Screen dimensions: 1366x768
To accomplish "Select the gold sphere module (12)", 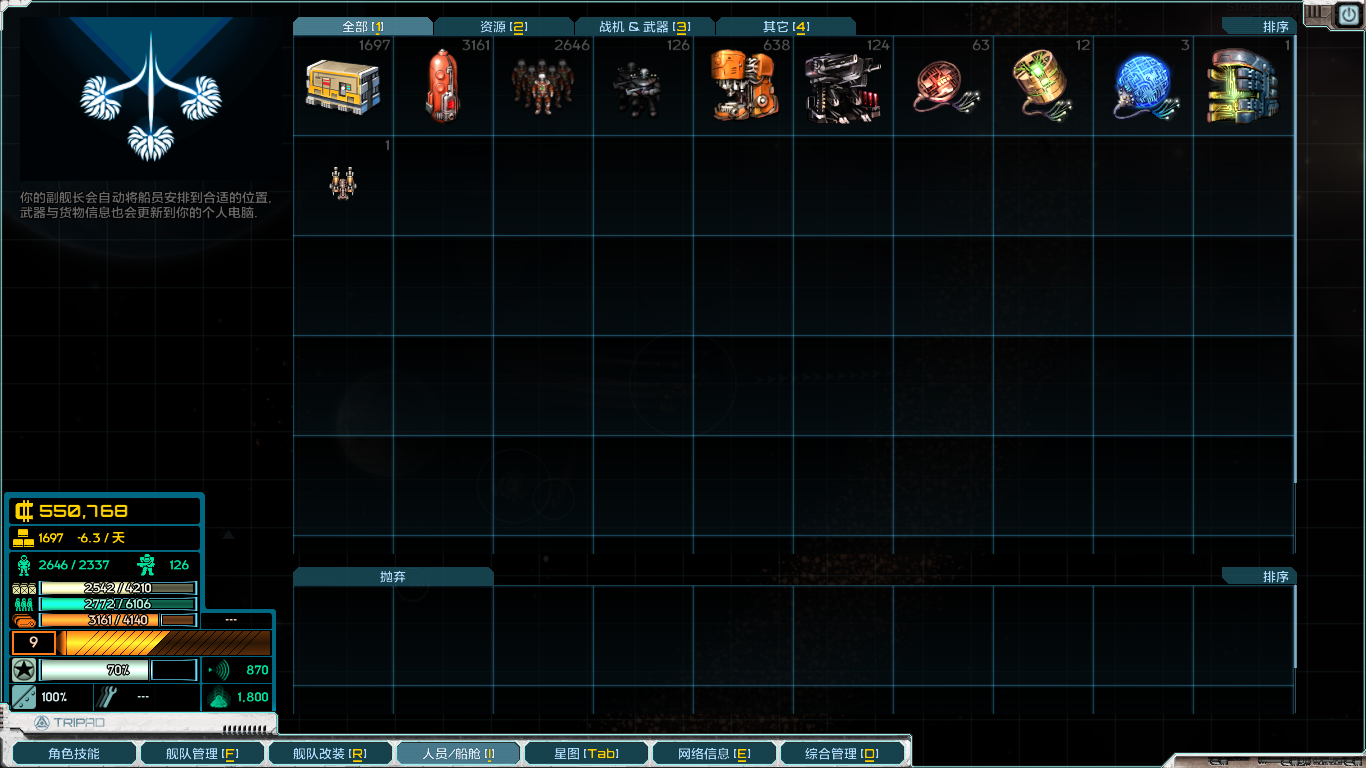I will 1041,87.
